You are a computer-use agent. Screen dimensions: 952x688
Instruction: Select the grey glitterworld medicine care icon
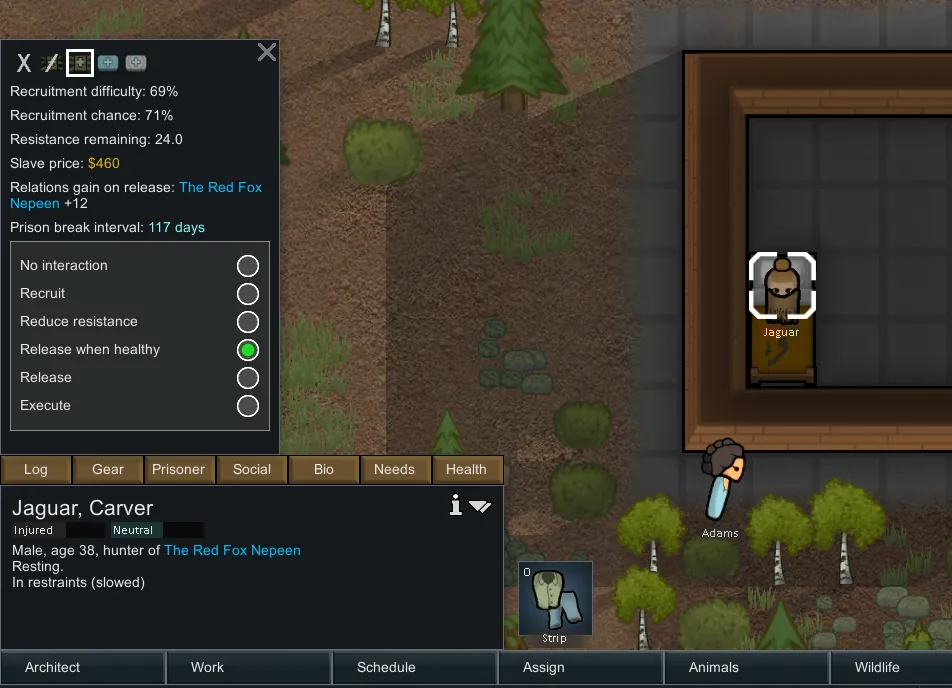coord(136,63)
